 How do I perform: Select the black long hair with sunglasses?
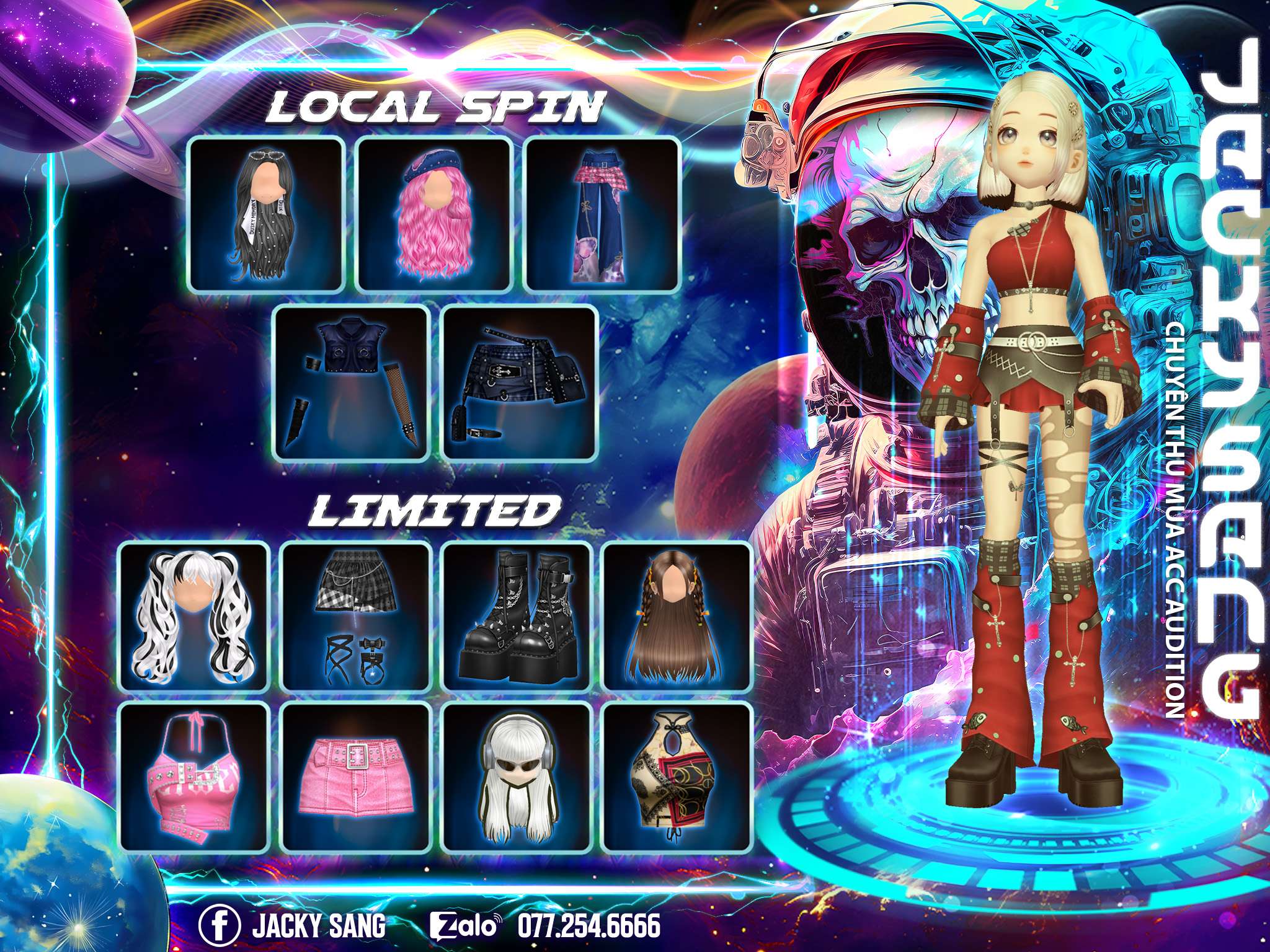(267, 214)
